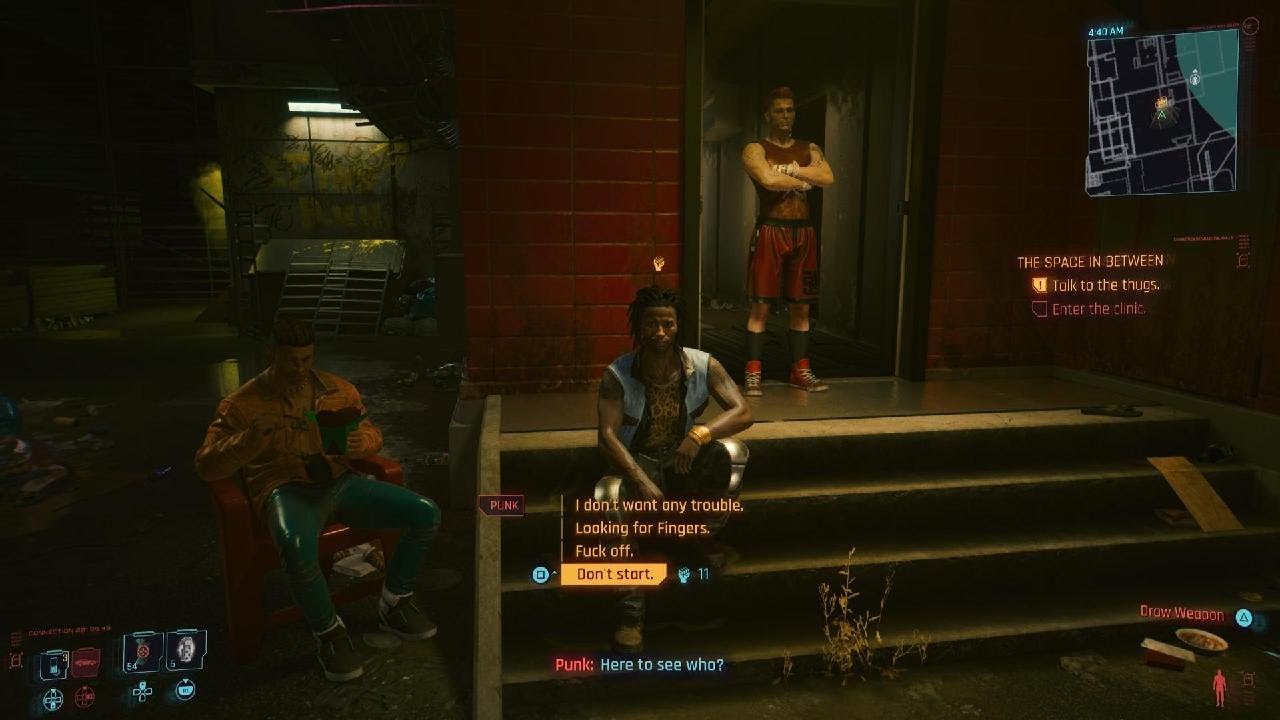Click the CONNECTION progress readout
Screen dimensions: 1280x720
point(68,631)
